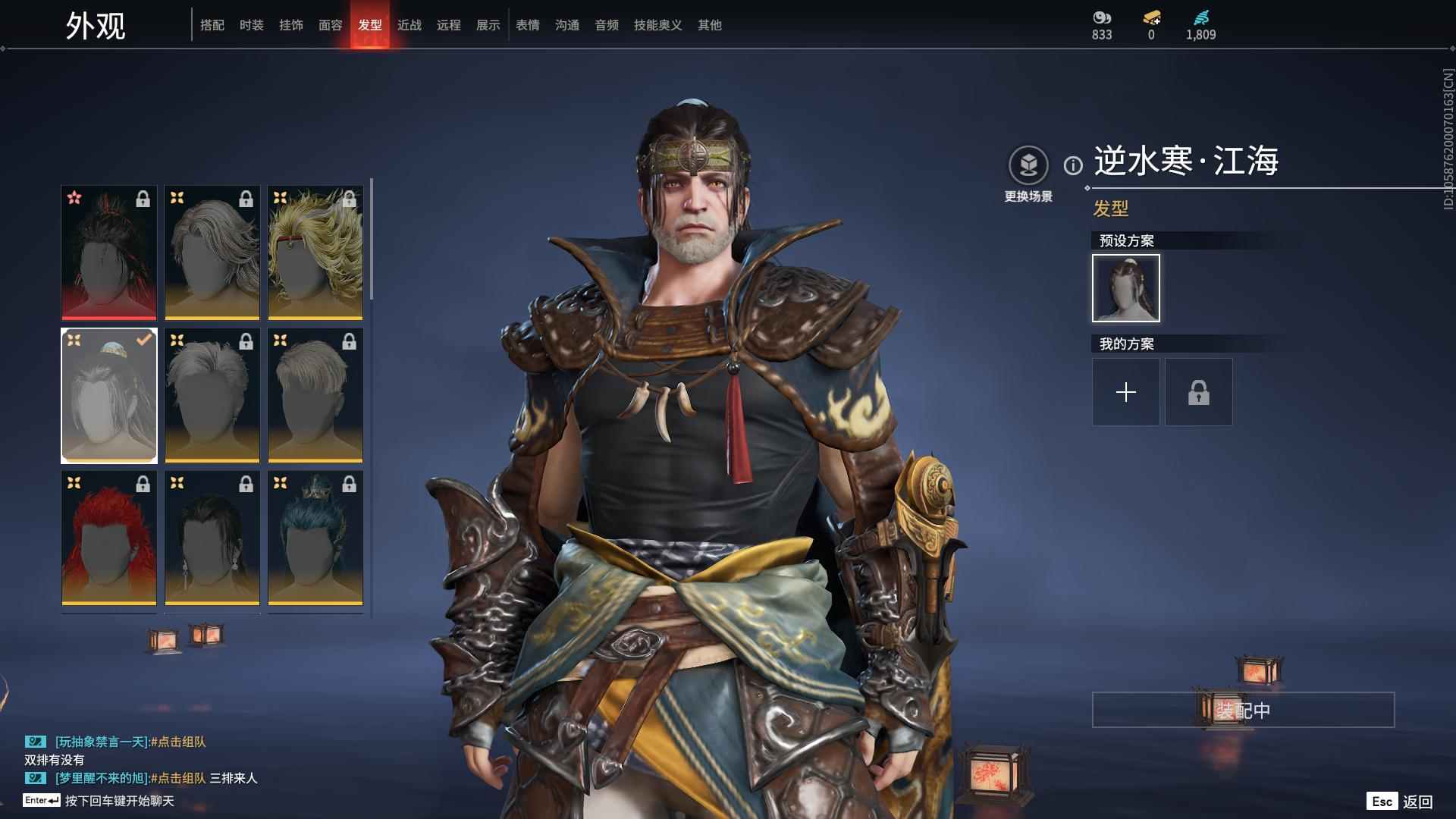Viewport: 1456px width, 819px height.
Task: Select the red-tinted dark hairstyle with flower badge
Action: click(x=109, y=253)
